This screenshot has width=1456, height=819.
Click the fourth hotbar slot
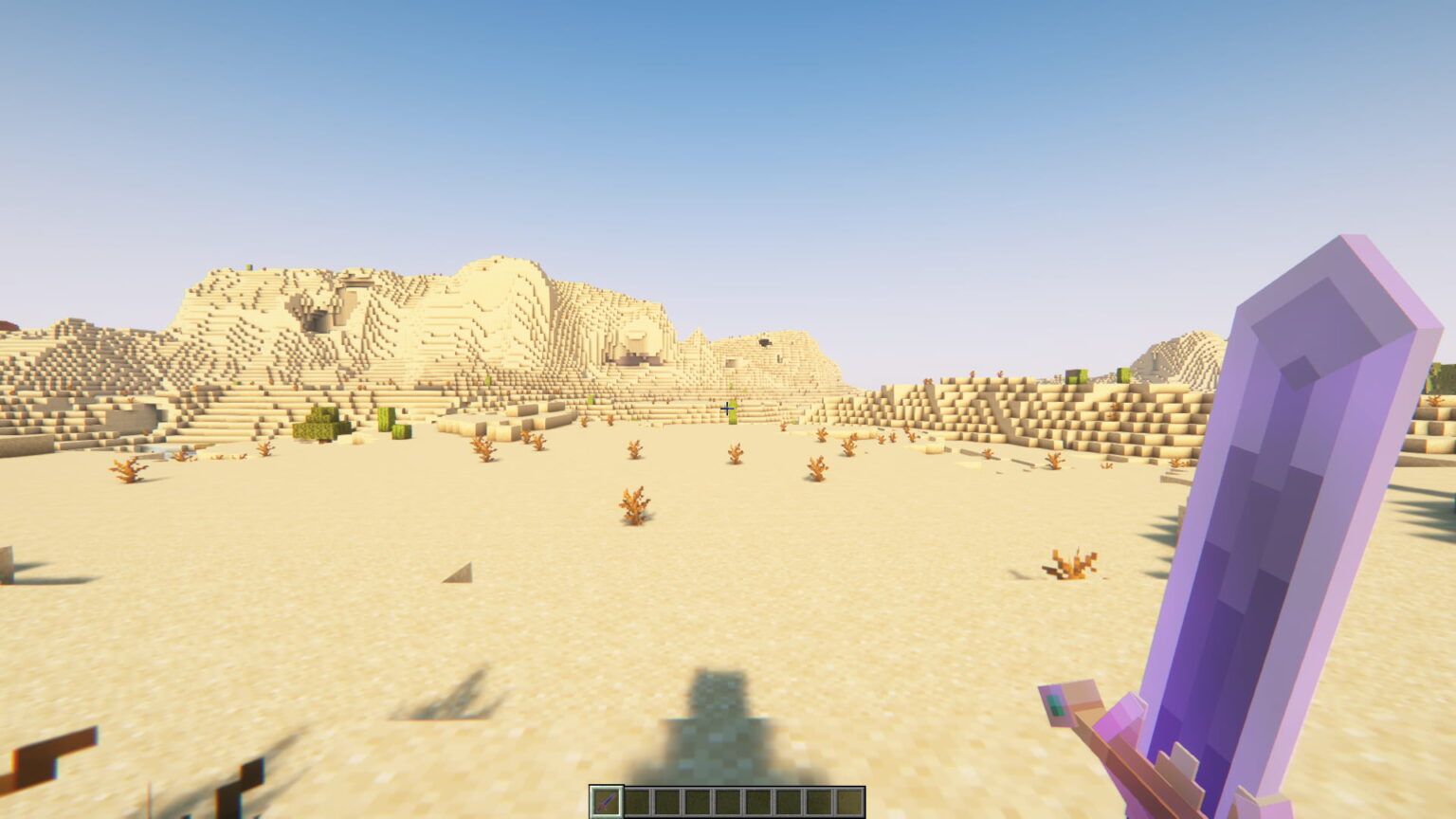696,801
